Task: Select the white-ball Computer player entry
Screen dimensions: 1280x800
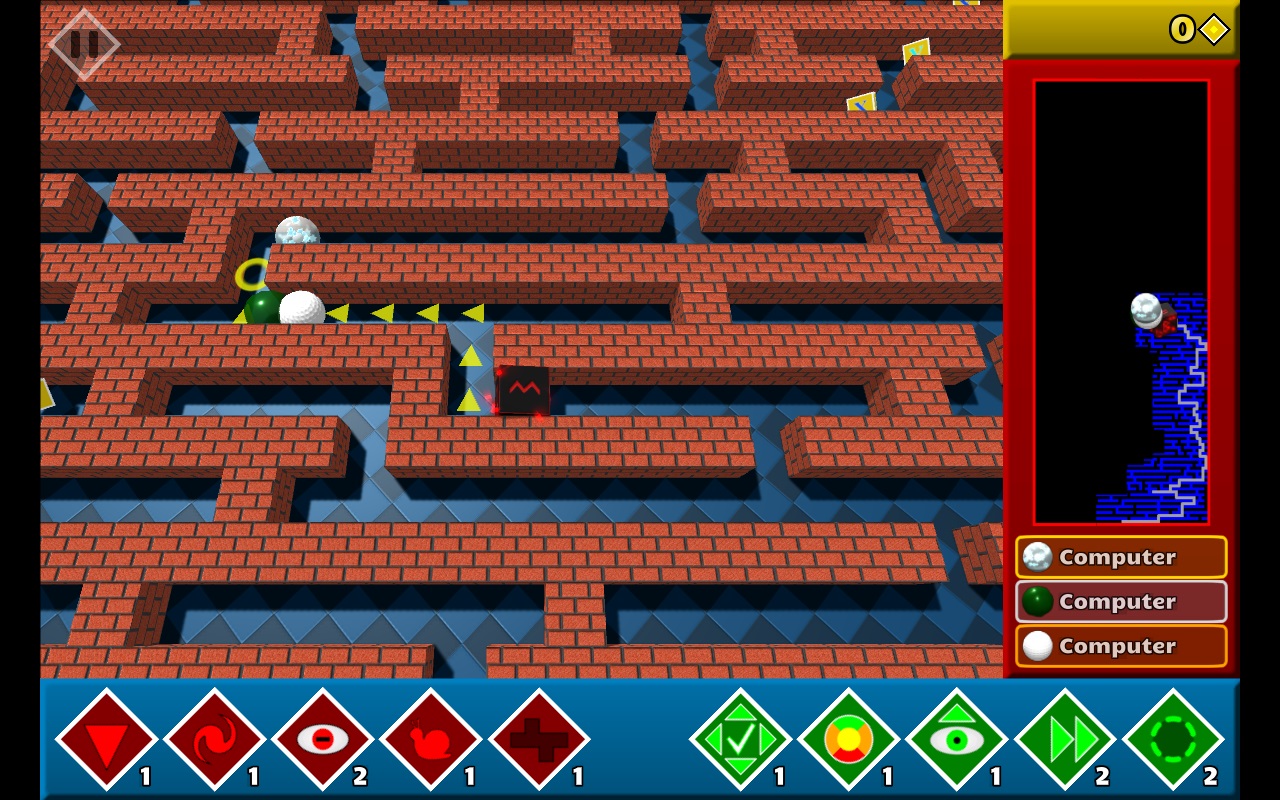Action: click(x=1121, y=646)
